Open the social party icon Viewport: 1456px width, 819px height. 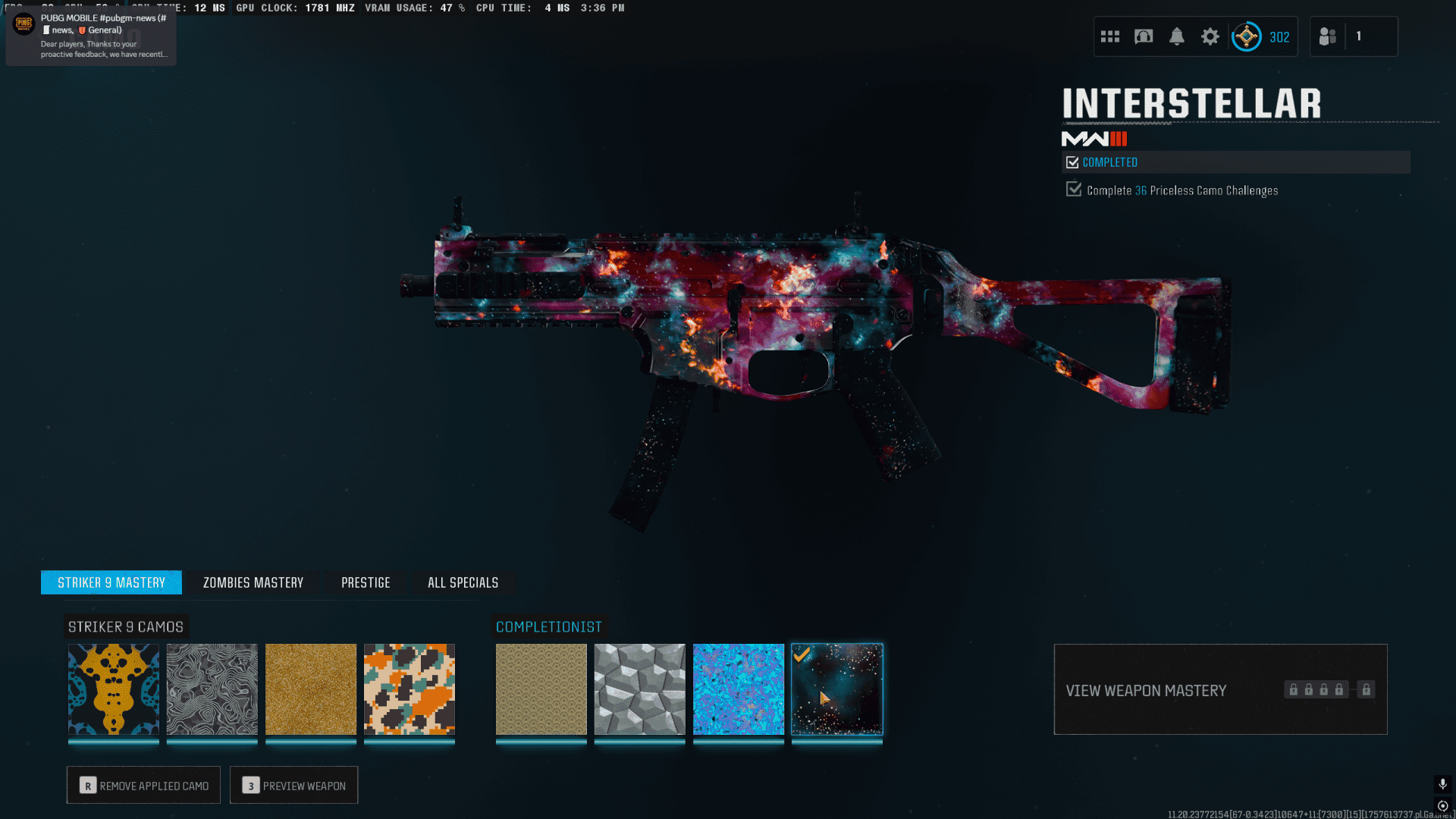(1328, 36)
